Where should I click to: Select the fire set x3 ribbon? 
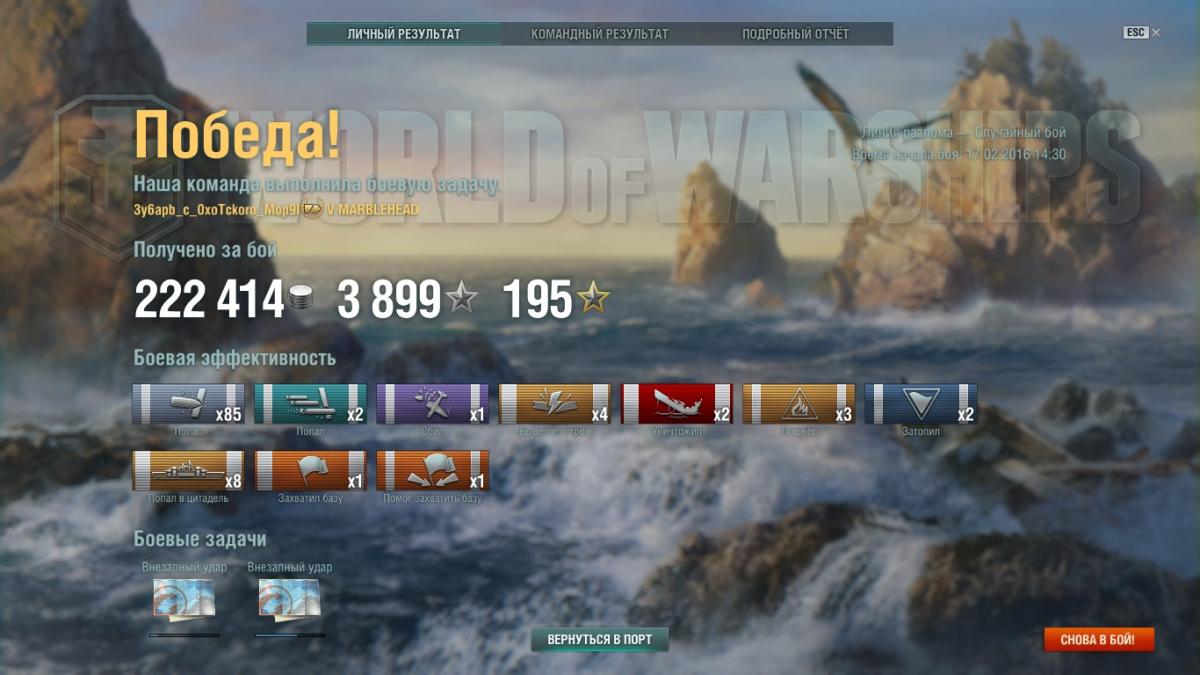tap(798, 404)
